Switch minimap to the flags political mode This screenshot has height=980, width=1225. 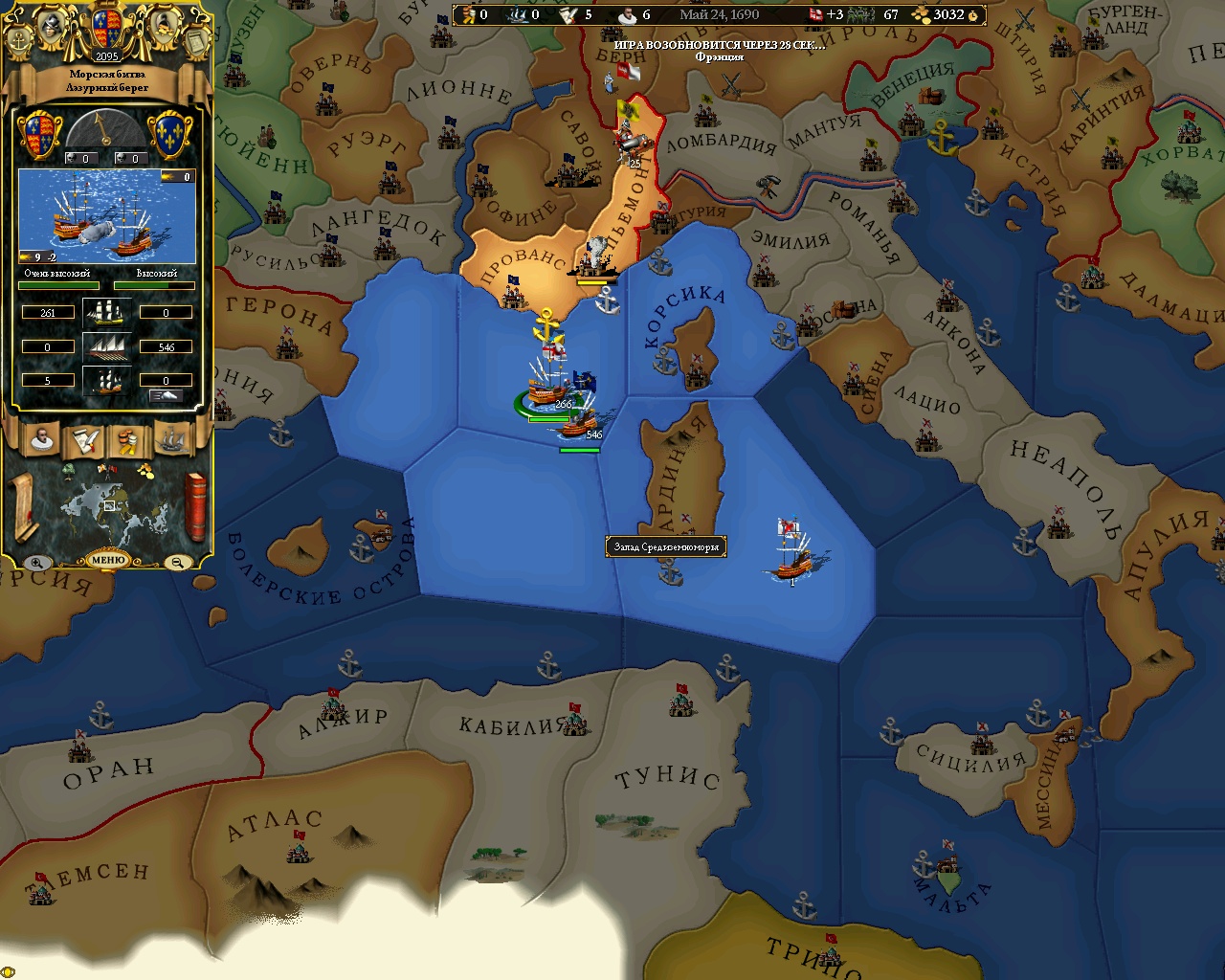tap(106, 470)
